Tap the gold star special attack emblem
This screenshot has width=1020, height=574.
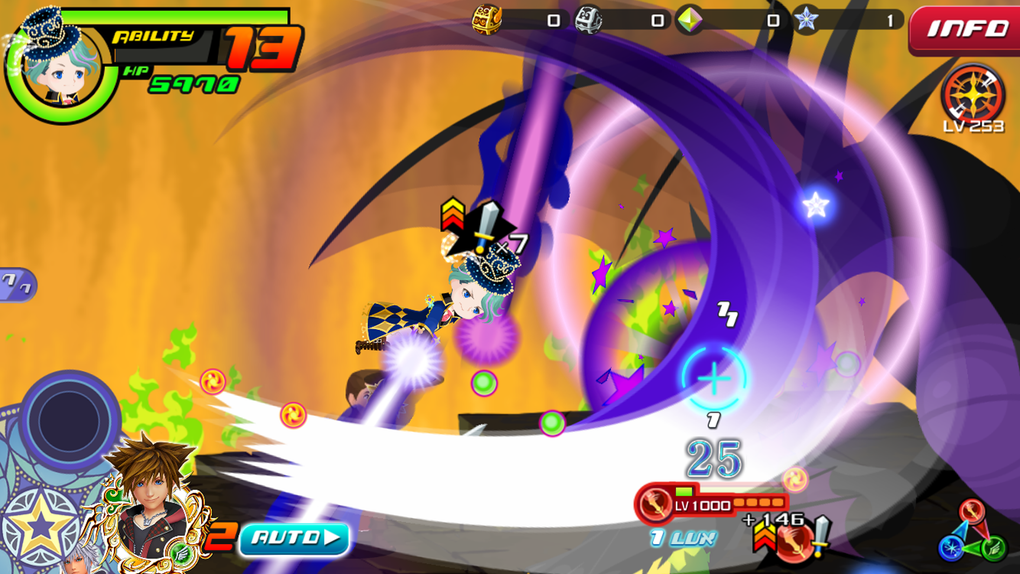(x=42, y=525)
